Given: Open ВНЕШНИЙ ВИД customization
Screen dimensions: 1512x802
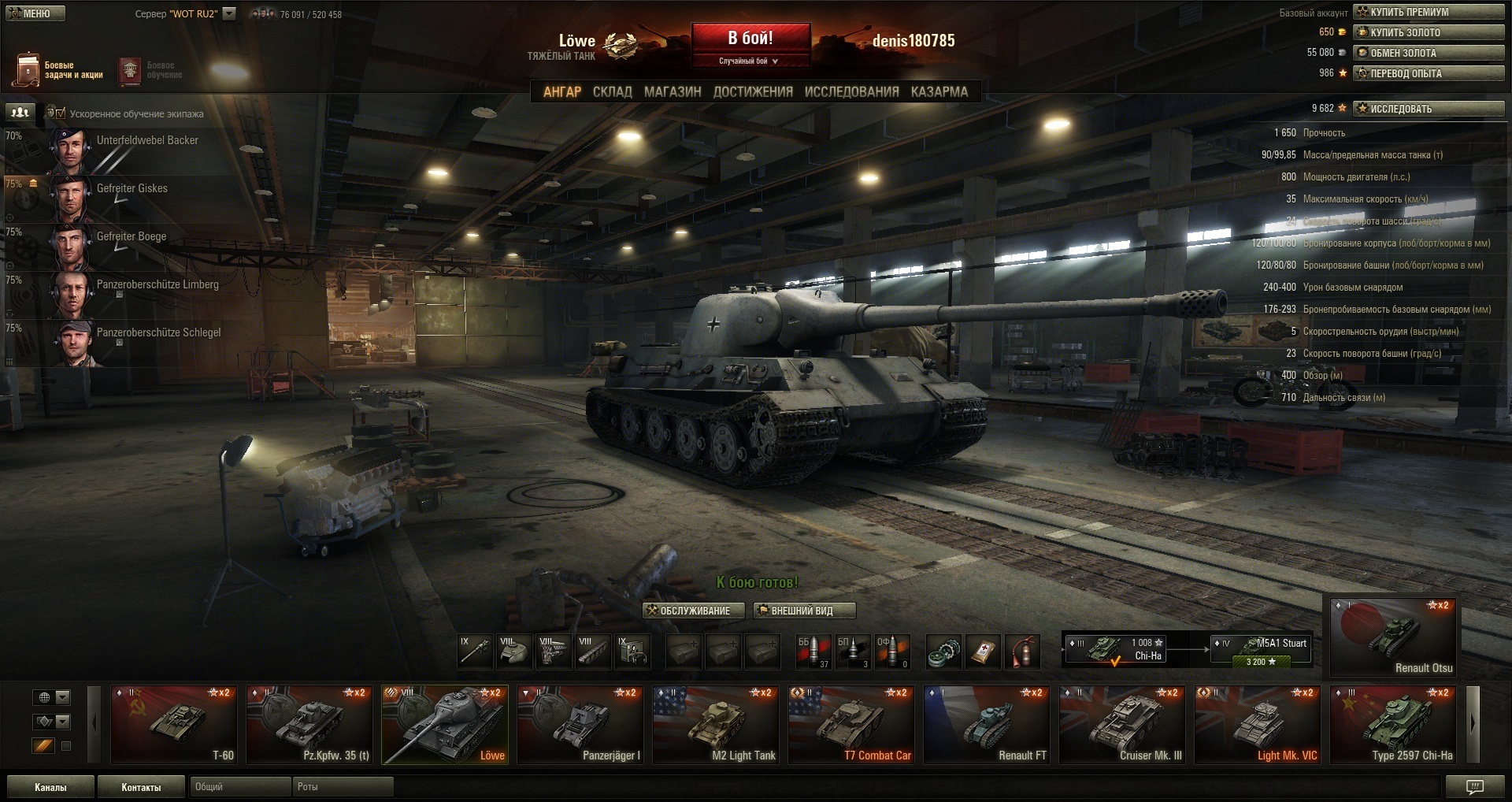Looking at the screenshot, I should 804,611.
